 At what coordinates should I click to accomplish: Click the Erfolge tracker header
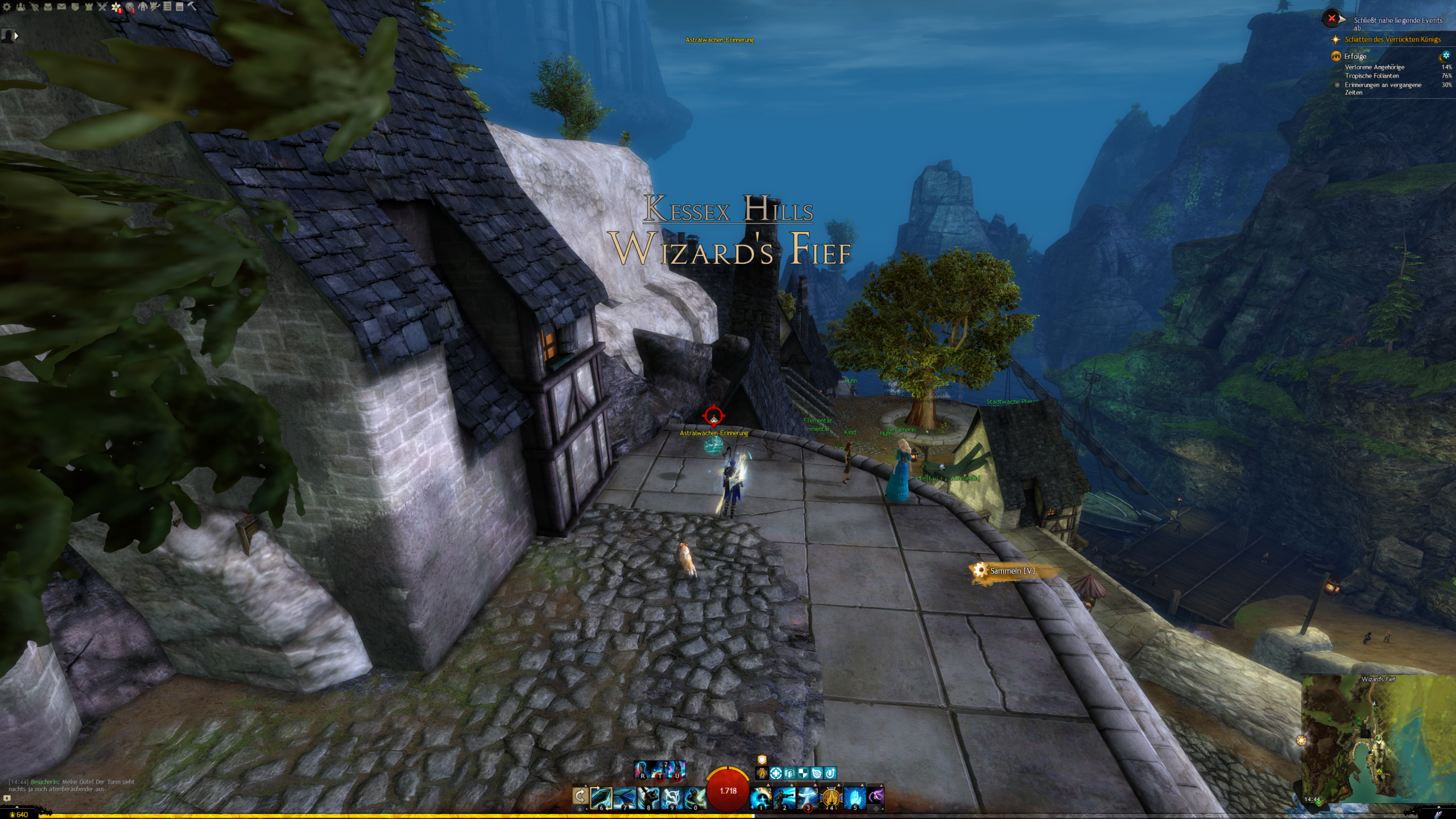[1355, 56]
